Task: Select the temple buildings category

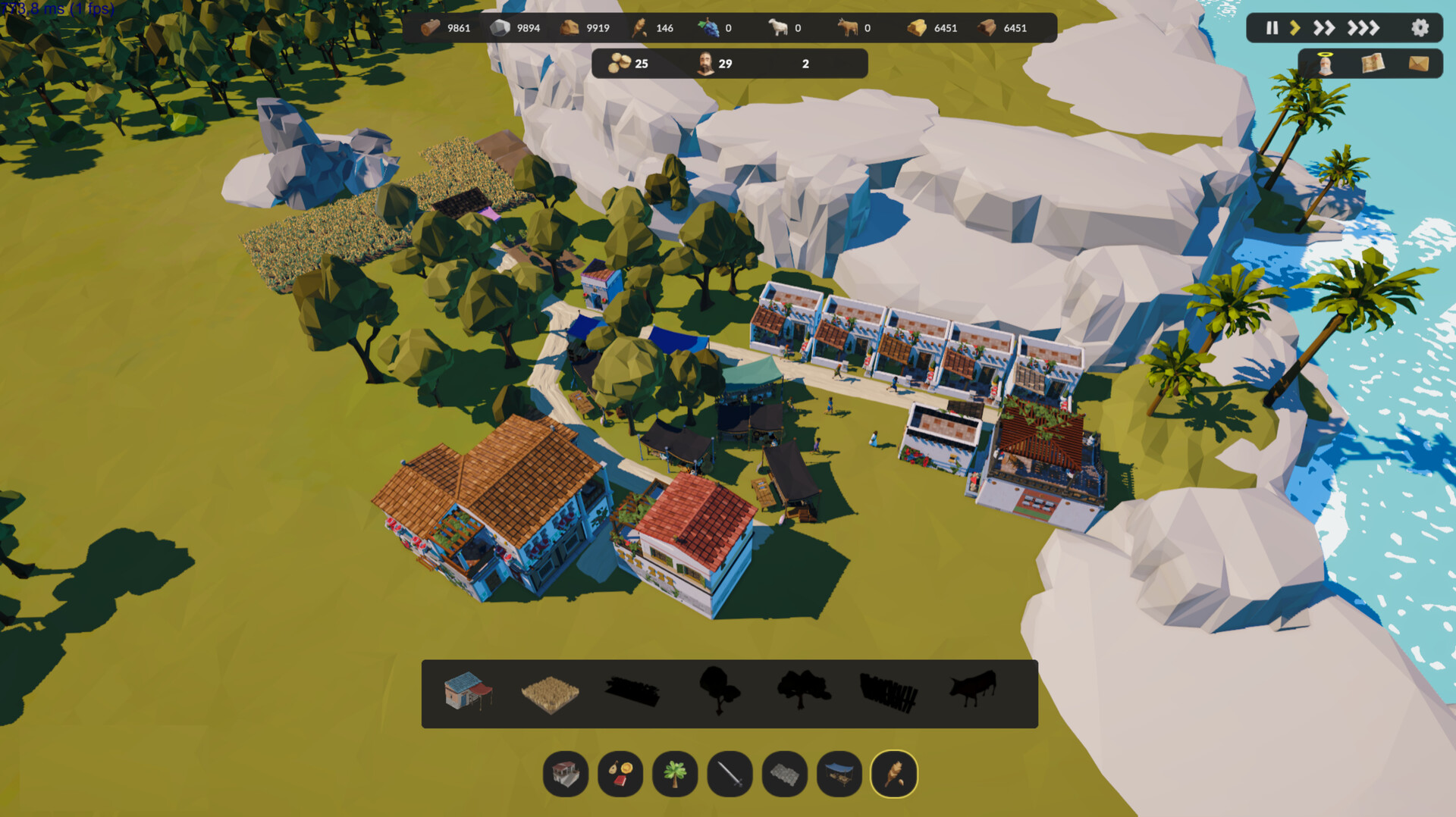Action: pos(565,775)
